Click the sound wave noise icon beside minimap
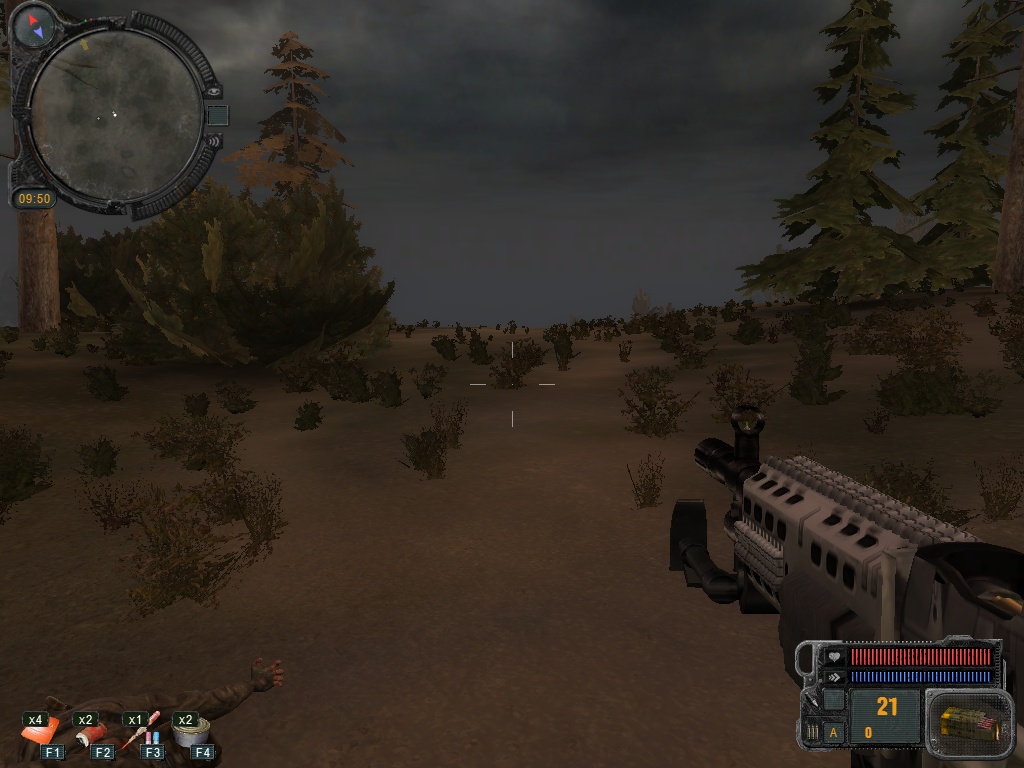1024x768 pixels. pos(212,143)
